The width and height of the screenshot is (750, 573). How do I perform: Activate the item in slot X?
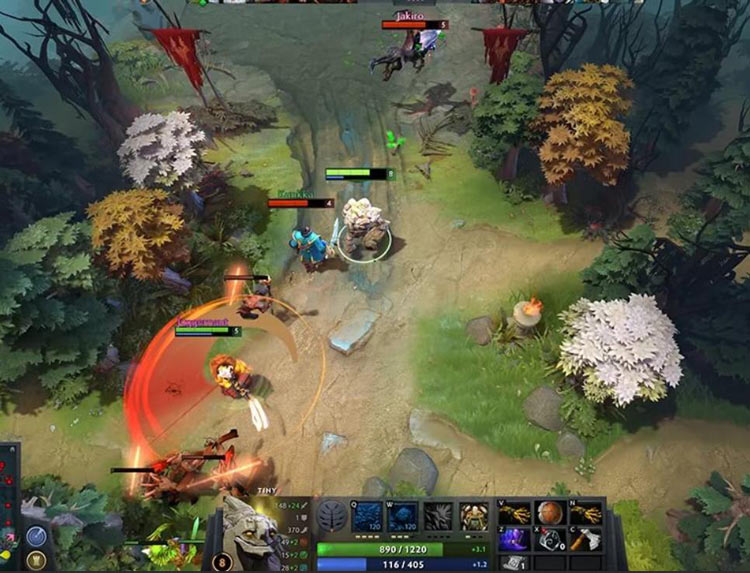[551, 540]
